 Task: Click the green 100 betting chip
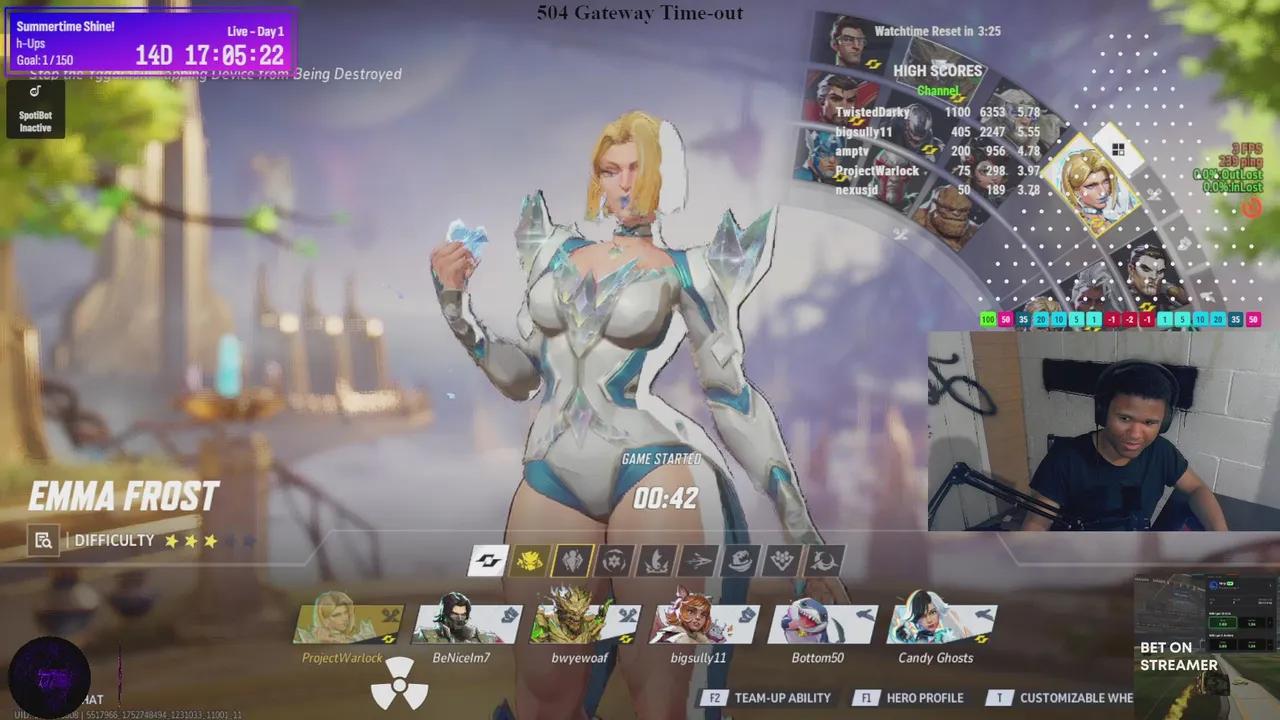(x=987, y=319)
